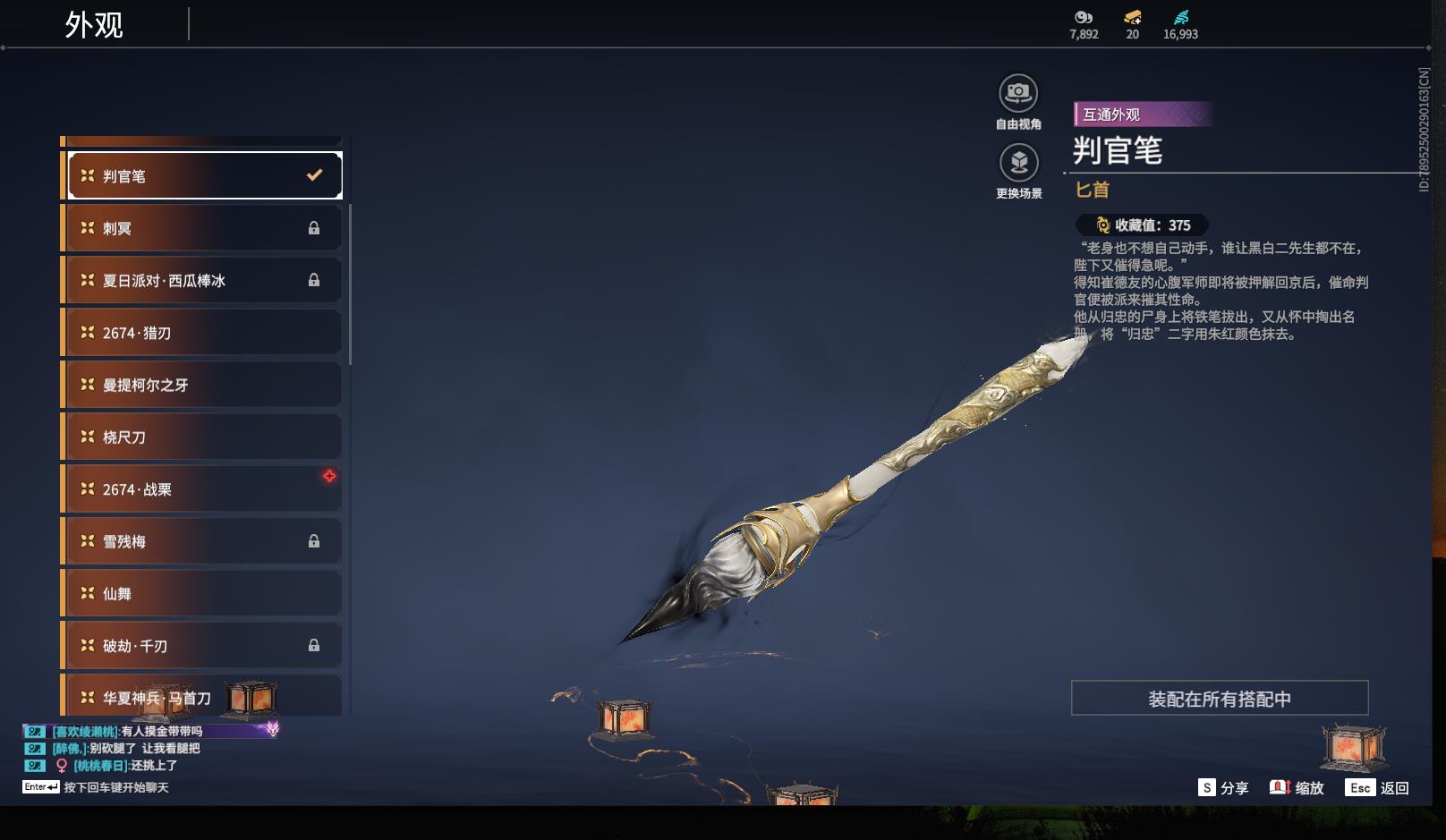The image size is (1446, 840).
Task: Open the locked 雪残梅 entry
Action: [x=204, y=541]
